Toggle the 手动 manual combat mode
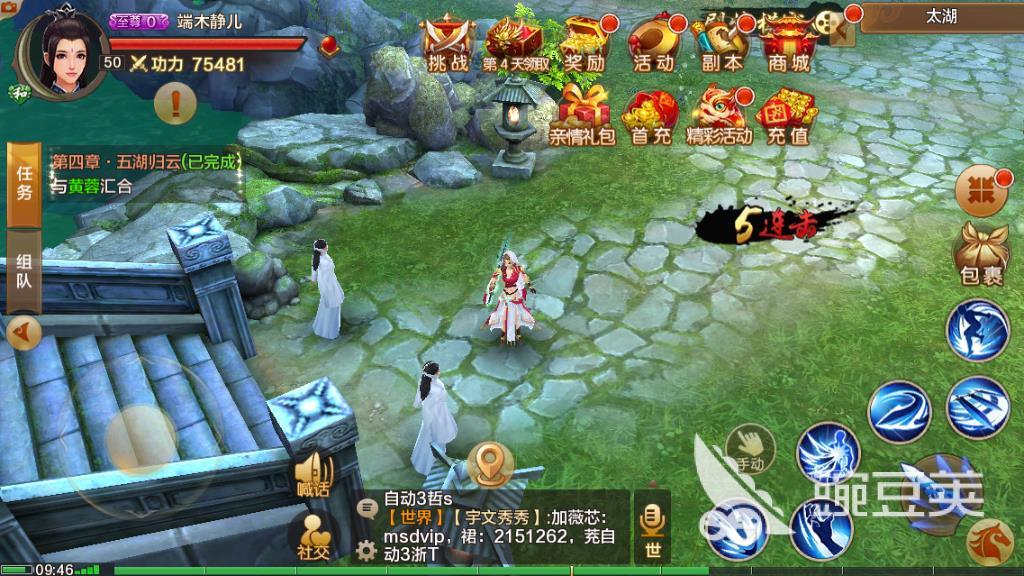Image resolution: width=1024 pixels, height=576 pixels. pos(747,450)
